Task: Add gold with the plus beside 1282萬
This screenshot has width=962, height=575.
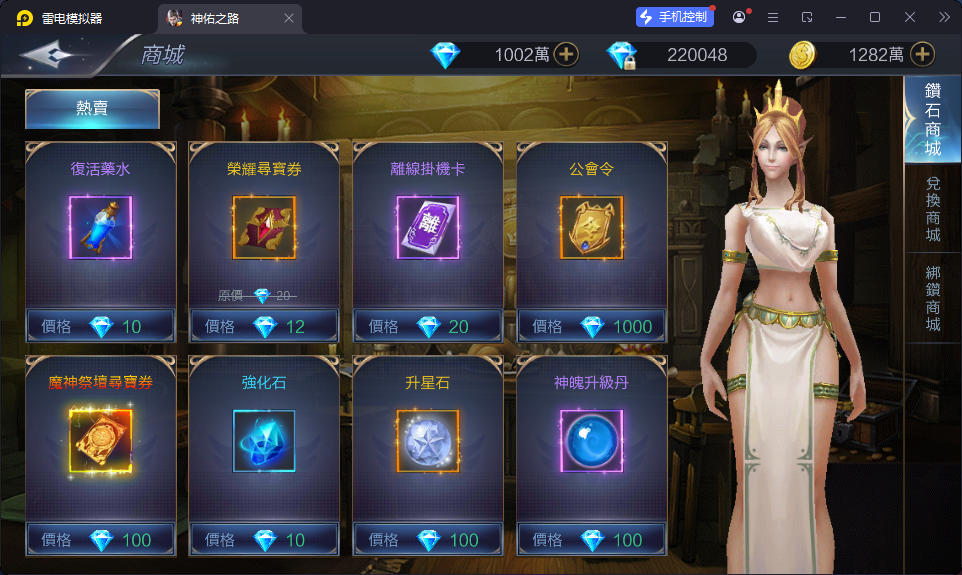Action: 922,54
